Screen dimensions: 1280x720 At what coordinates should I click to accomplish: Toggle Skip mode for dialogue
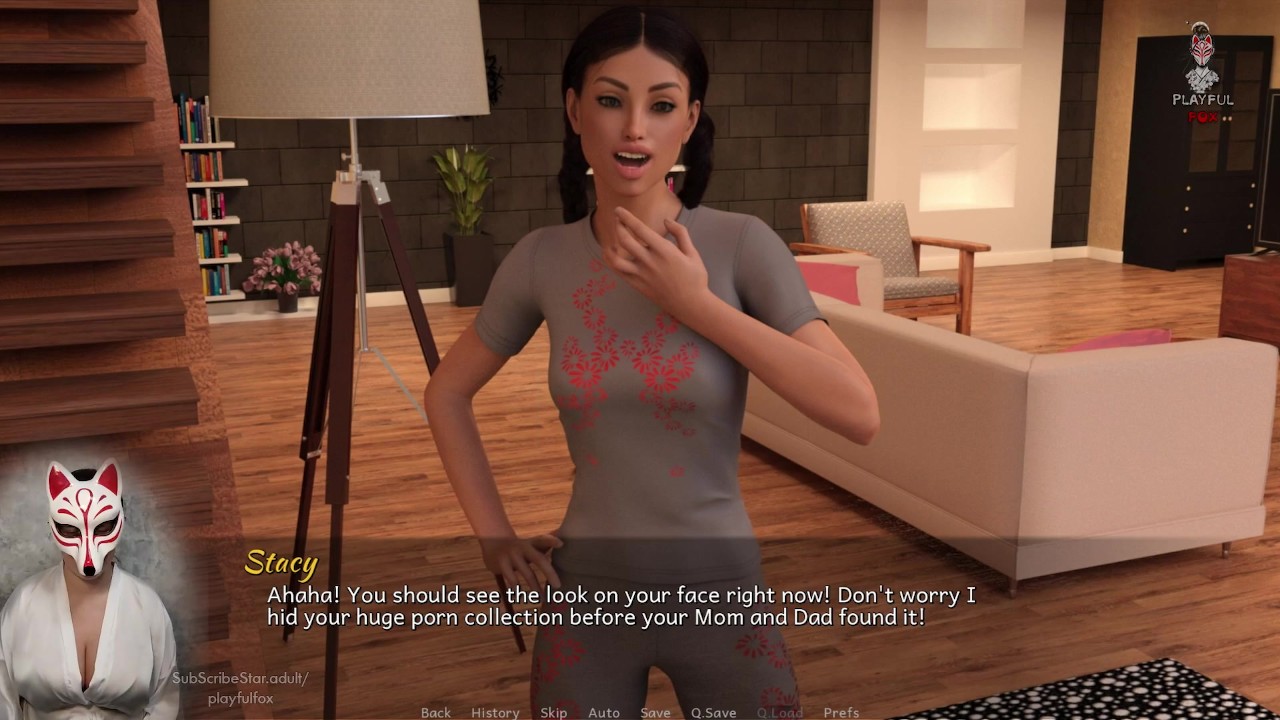(554, 712)
